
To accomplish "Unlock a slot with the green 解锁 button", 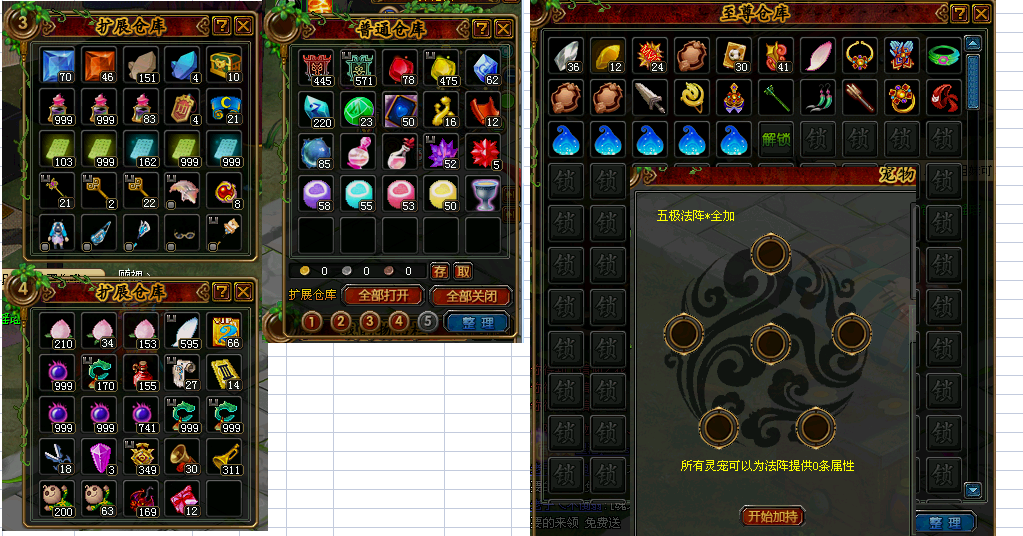I will pyautogui.click(x=775, y=140).
